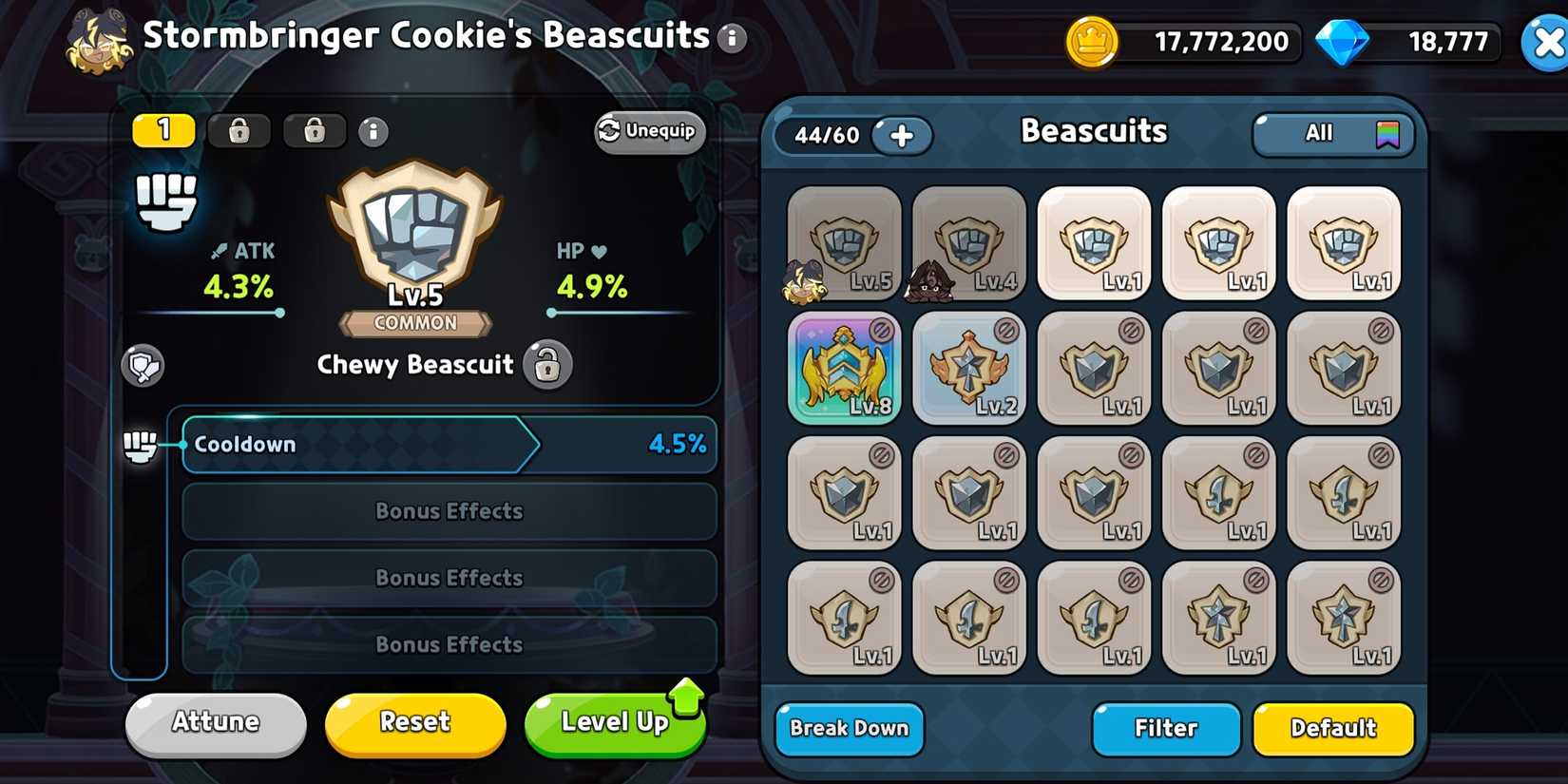1568x784 pixels.
Task: Click the coin currency icon in the top bar
Action: (x=1092, y=42)
